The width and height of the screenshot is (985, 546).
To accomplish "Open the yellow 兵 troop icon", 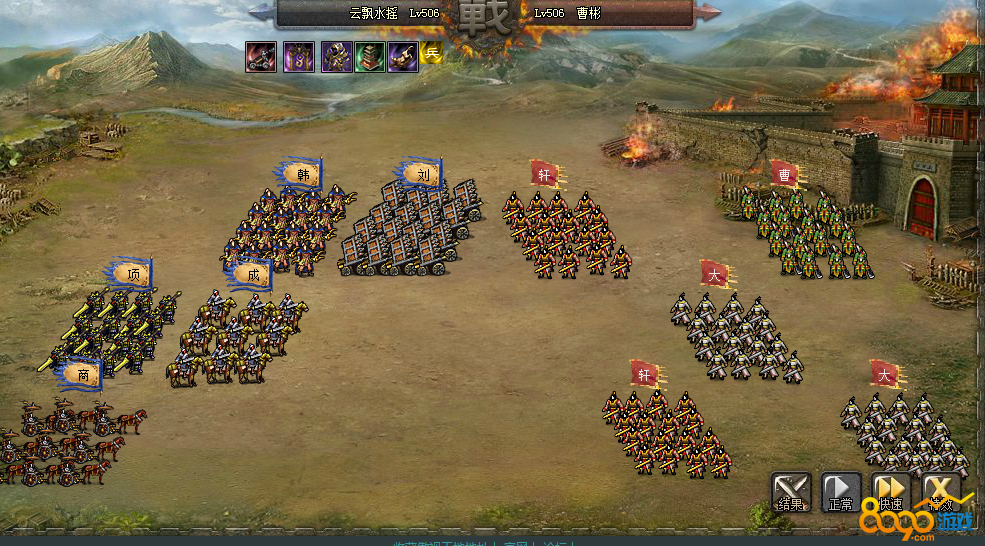I will (x=431, y=55).
